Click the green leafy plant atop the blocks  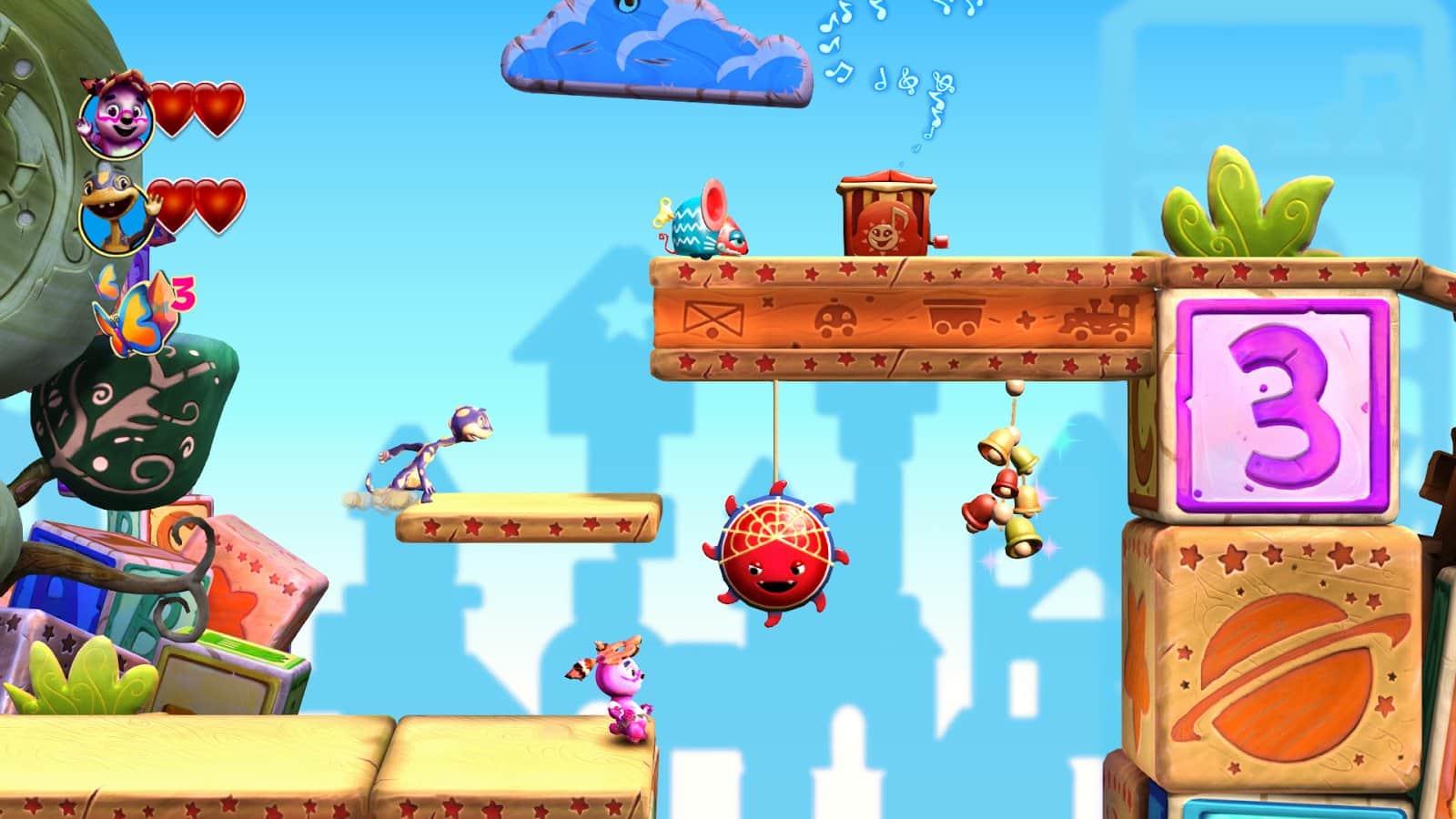(x=1247, y=209)
